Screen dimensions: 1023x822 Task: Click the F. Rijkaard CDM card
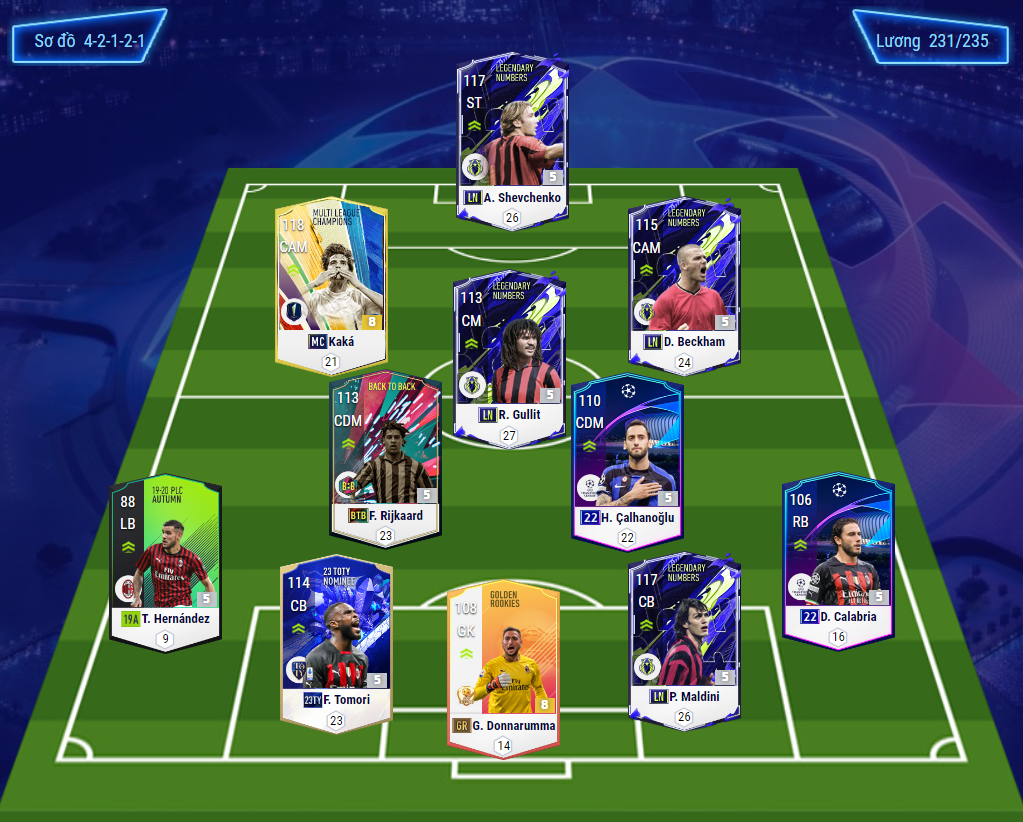(386, 452)
